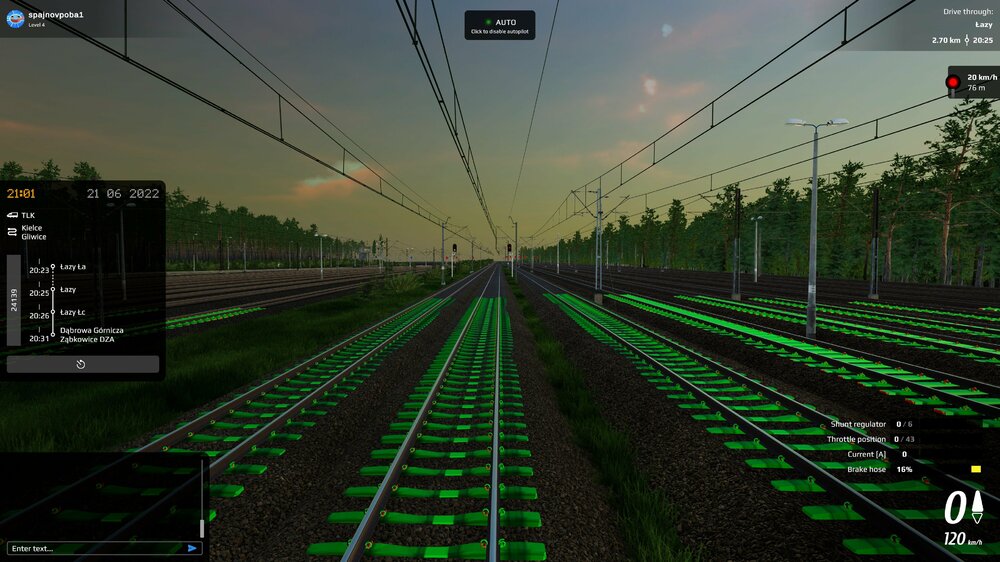Disable autopilot via the AUTO button
Viewport: 1000px width, 562px height.
coord(499,25)
